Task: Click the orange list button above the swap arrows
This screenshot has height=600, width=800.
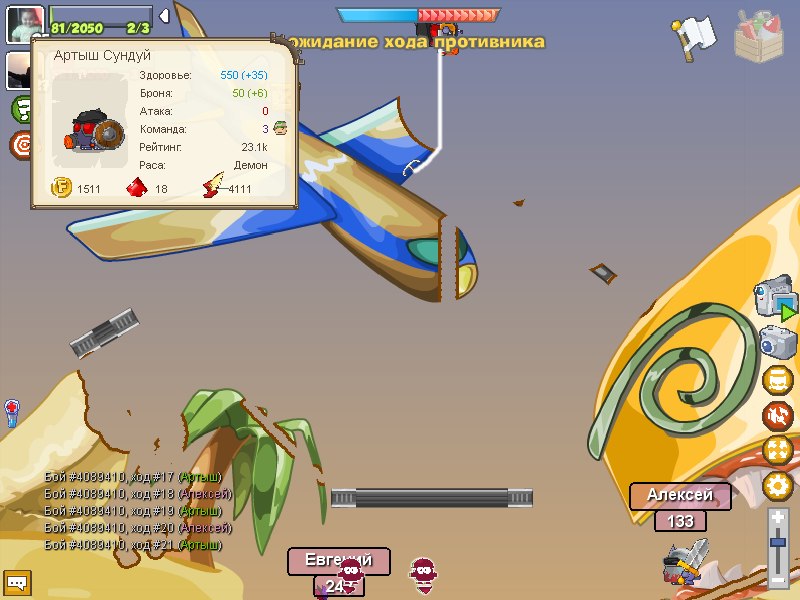Action: point(777,380)
